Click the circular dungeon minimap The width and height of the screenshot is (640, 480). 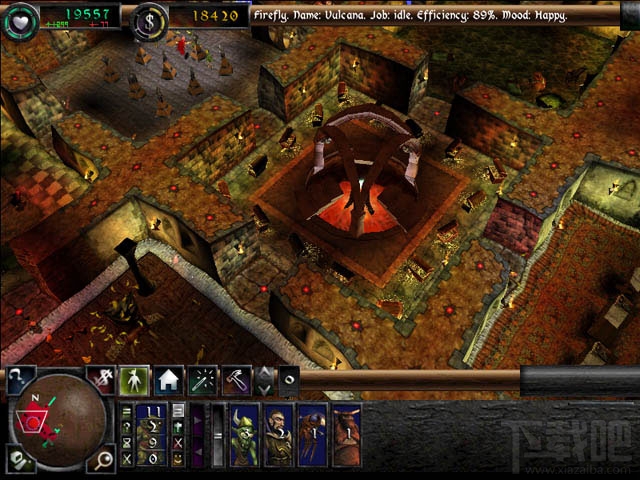point(57,420)
